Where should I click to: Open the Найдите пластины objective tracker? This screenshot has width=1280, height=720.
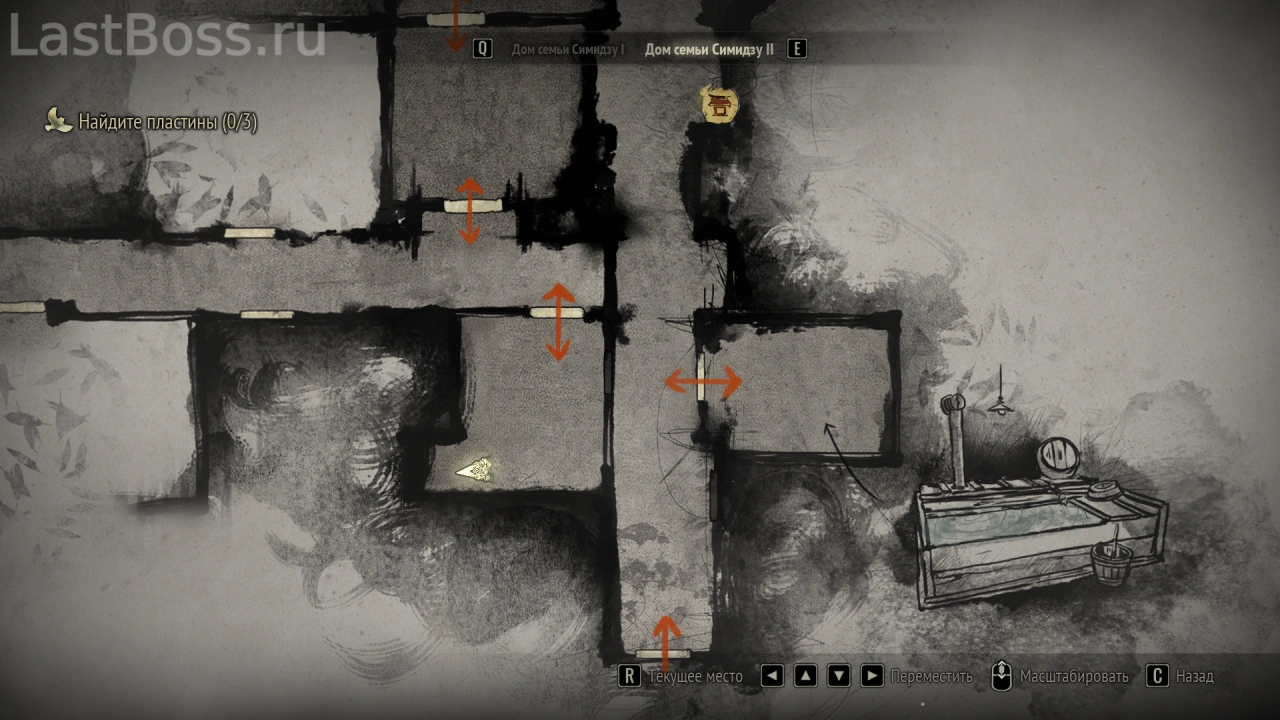coord(167,123)
